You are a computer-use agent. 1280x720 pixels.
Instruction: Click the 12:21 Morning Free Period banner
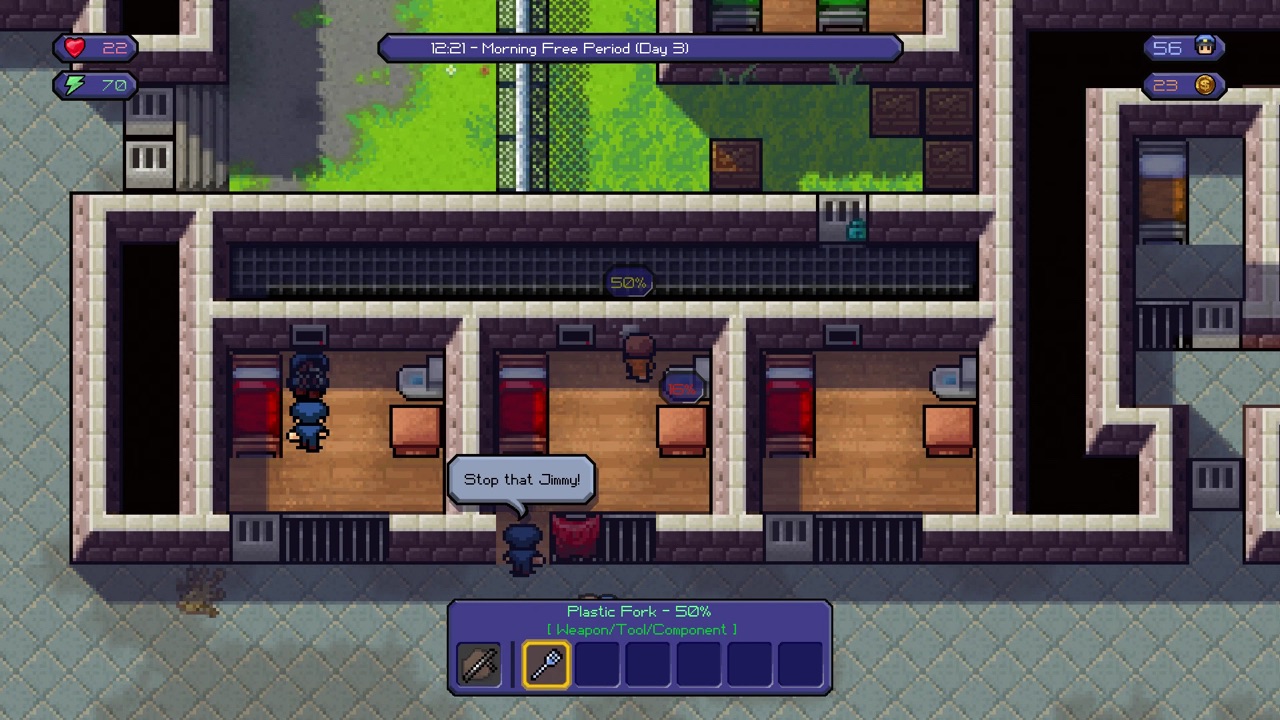click(x=639, y=48)
